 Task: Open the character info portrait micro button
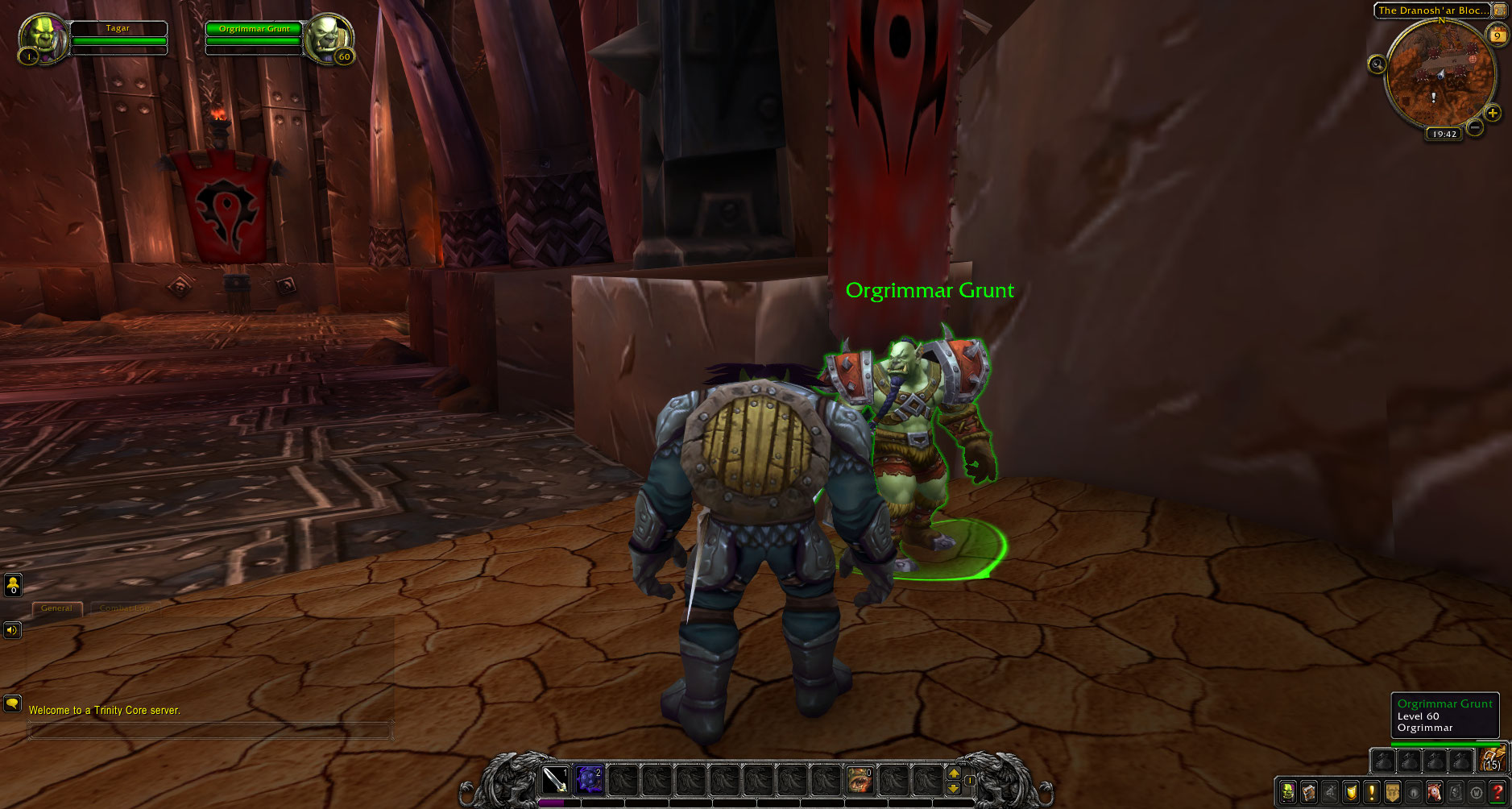[x=1287, y=792]
